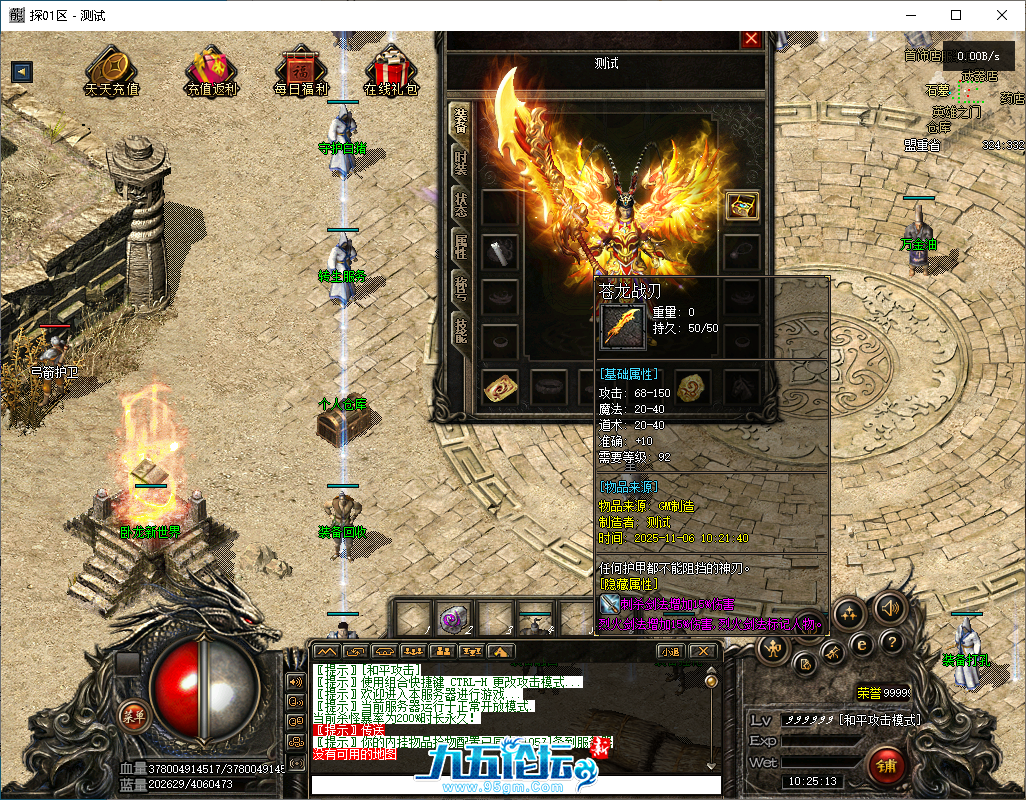The height and width of the screenshot is (800, 1026).
Task: Open the 每日福利 daily welfare banner
Action: pyautogui.click(x=301, y=70)
